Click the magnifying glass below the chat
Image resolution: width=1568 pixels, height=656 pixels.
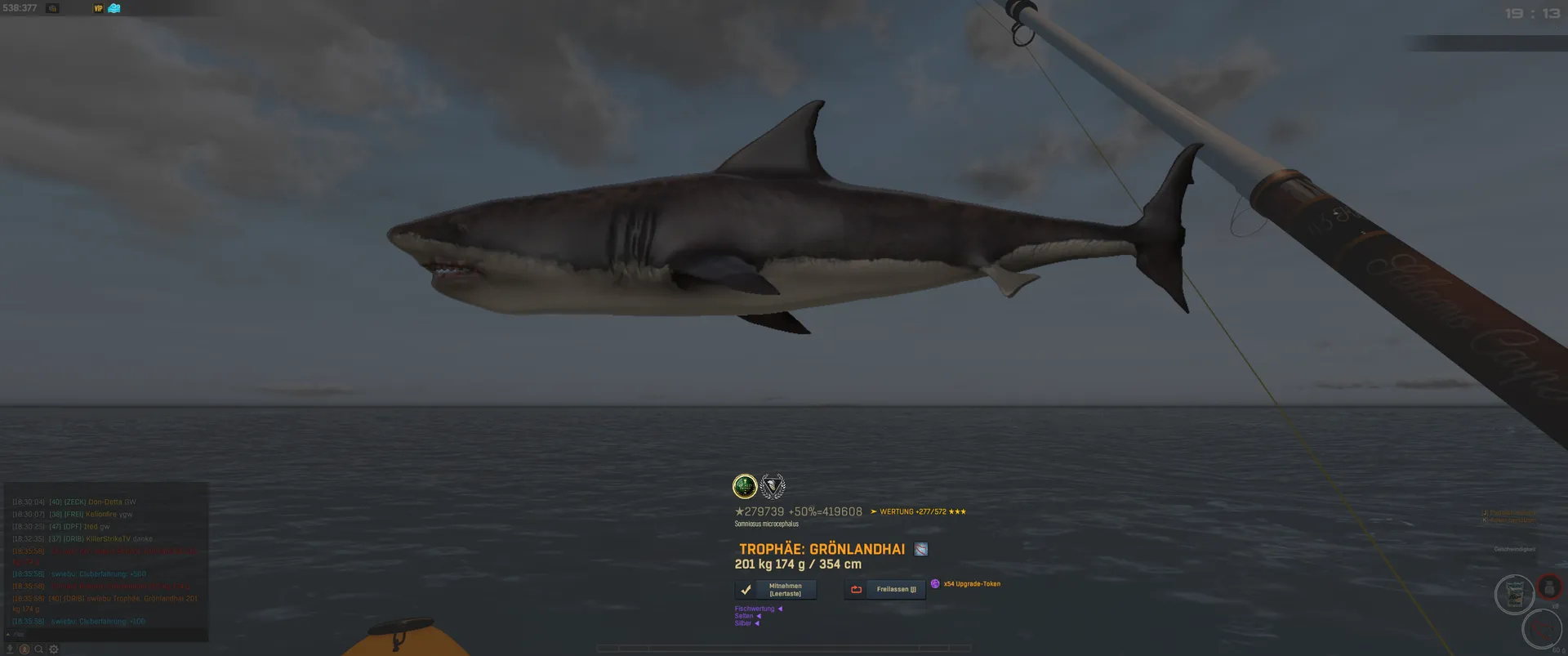[38, 649]
